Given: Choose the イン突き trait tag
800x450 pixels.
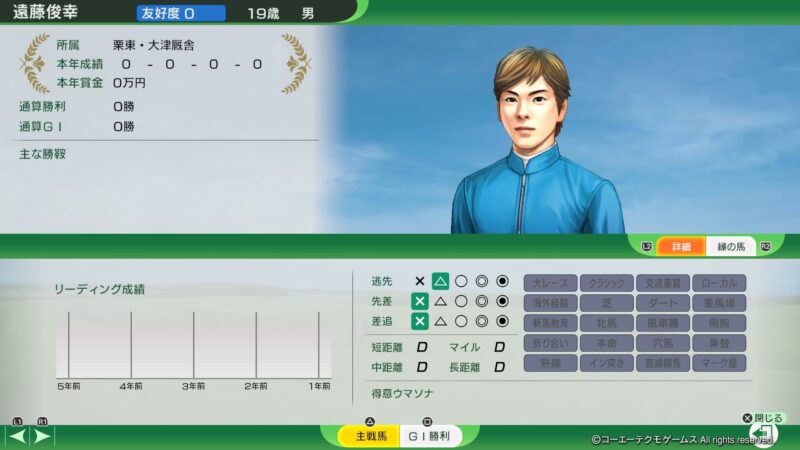Looking at the screenshot, I should pos(607,363).
